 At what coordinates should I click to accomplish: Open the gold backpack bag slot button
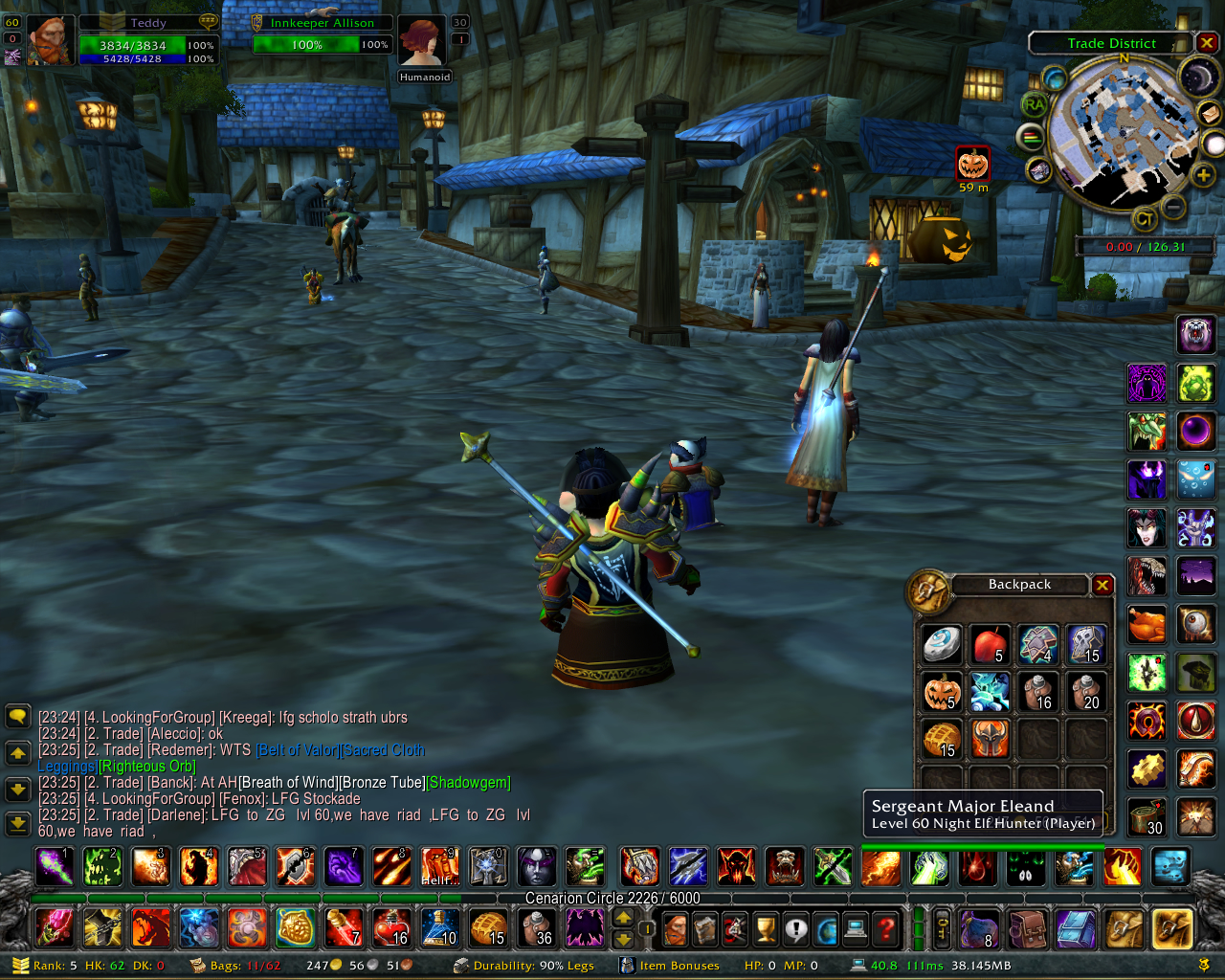pos(1172,927)
